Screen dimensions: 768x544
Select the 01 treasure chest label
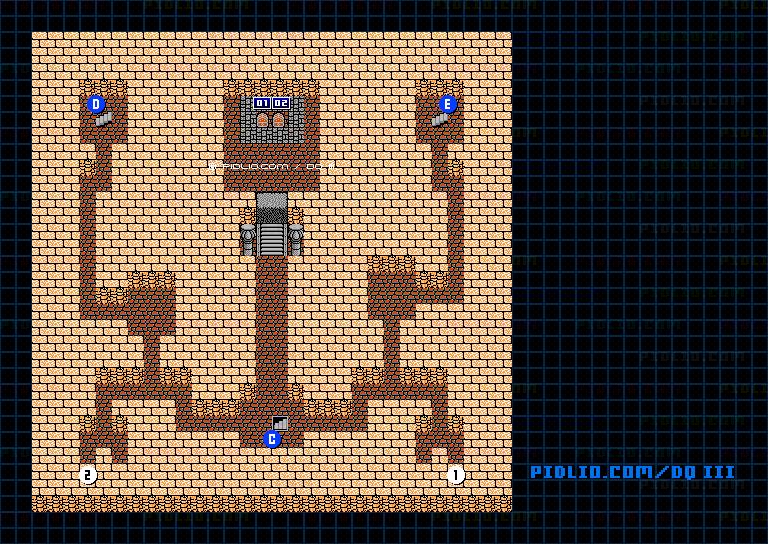point(262,103)
